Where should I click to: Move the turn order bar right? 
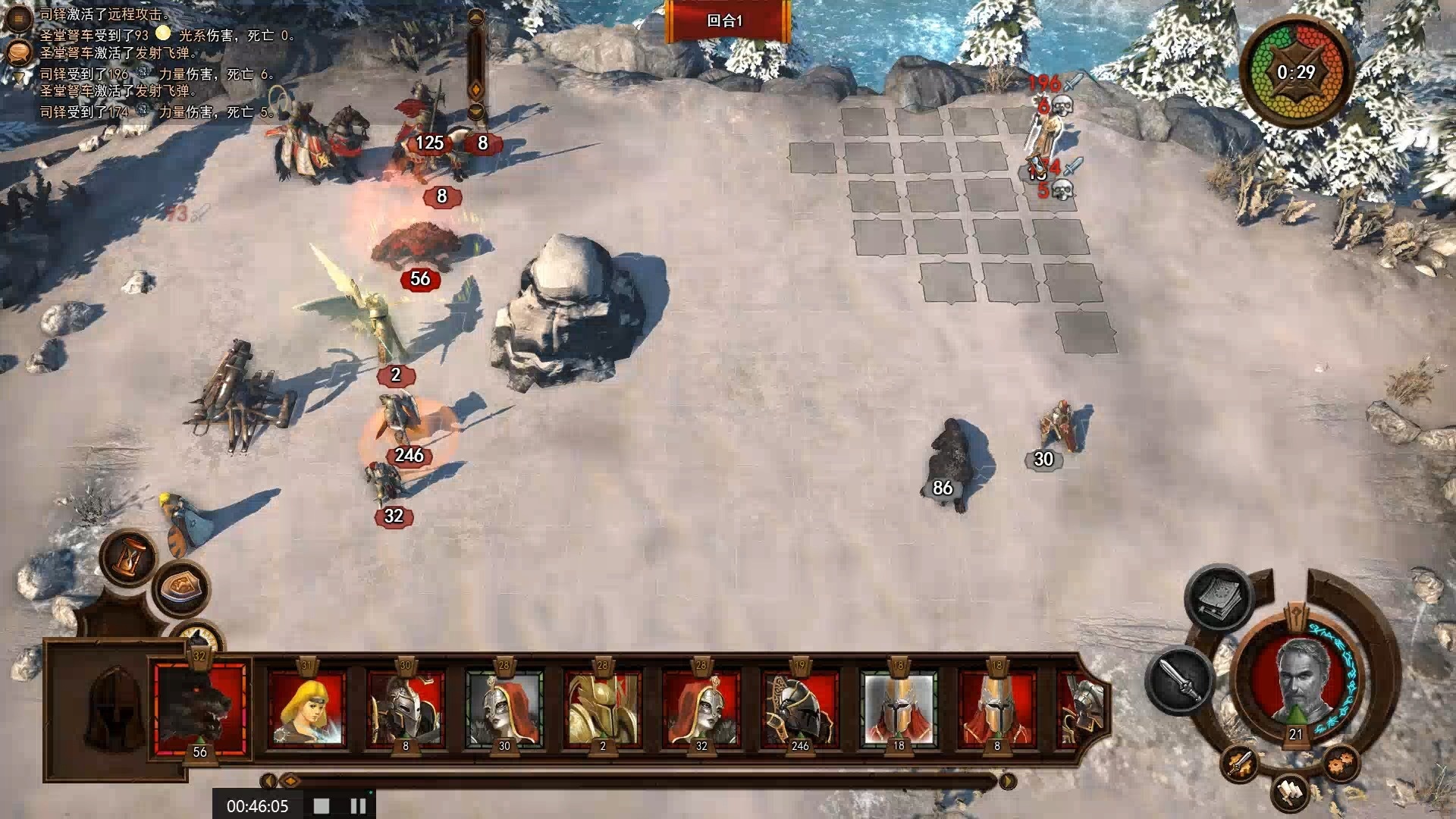coord(1007,780)
